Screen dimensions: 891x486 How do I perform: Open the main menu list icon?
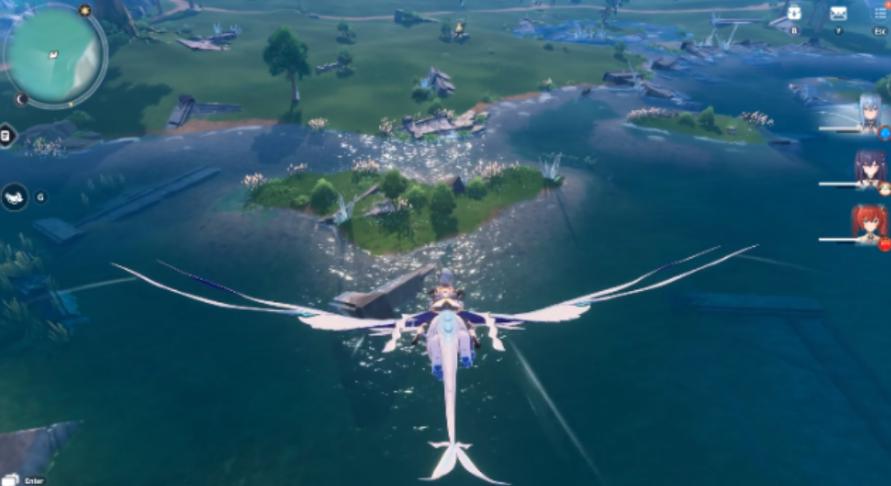880,13
